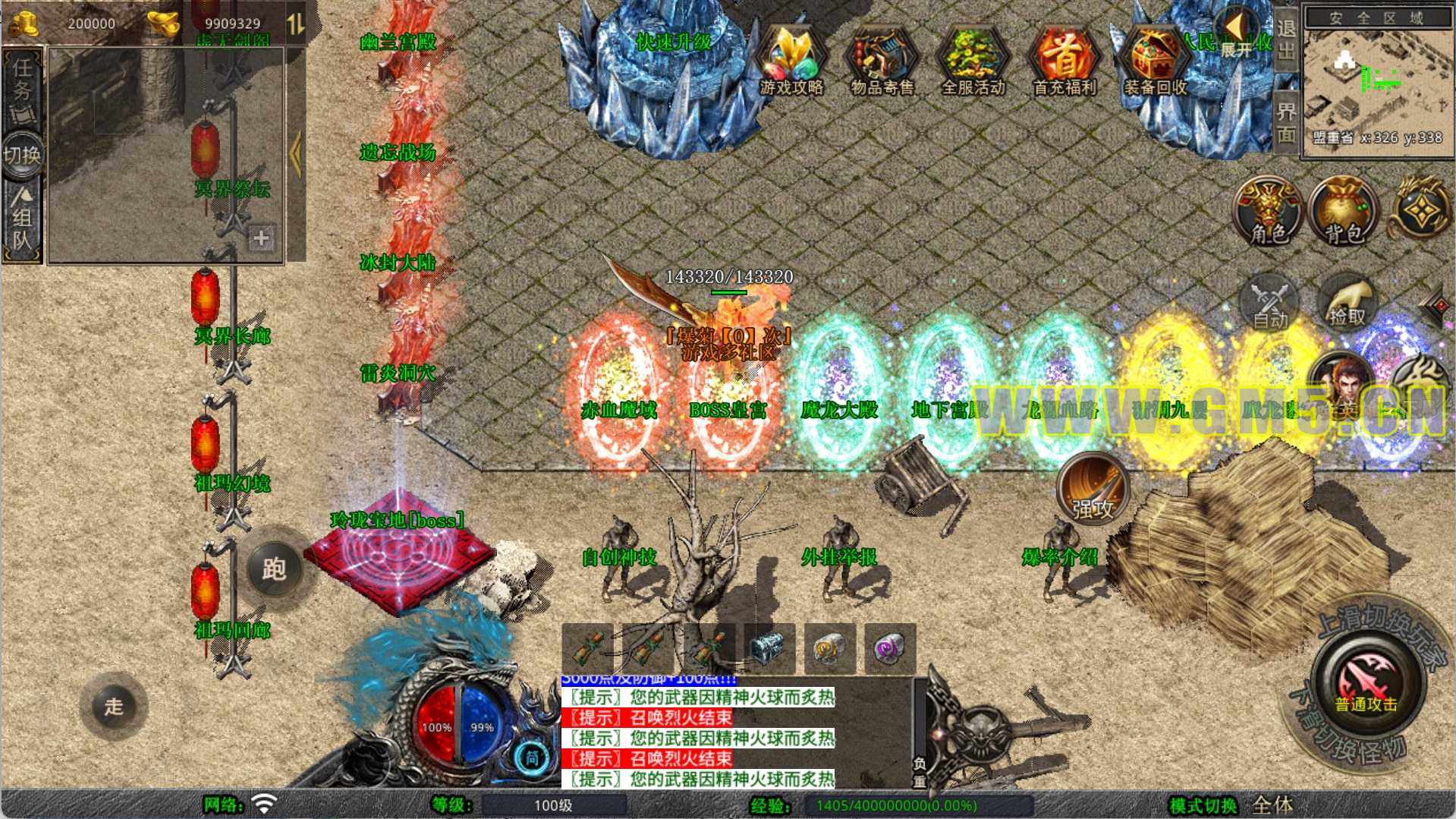Tap the 捡取 pickup button
Viewport: 1456px width, 819px height.
coord(1347,302)
